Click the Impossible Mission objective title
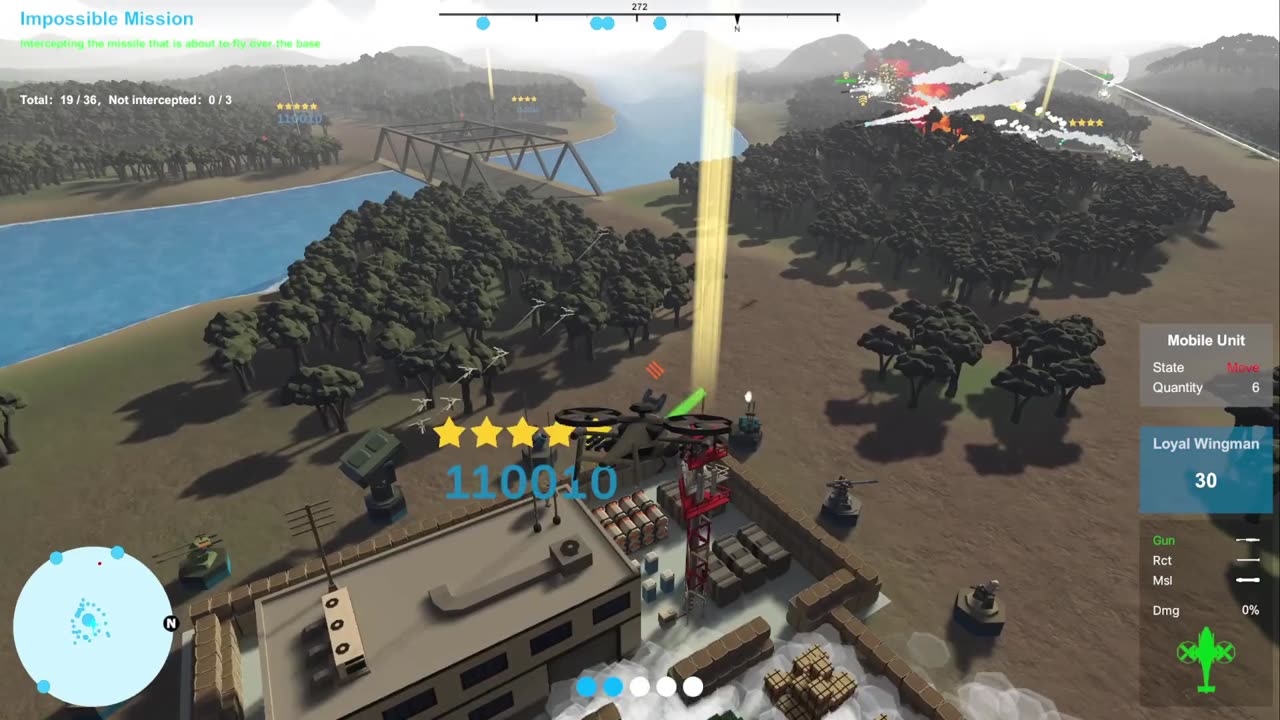Screen dimensions: 1280x720 click(x=107, y=19)
